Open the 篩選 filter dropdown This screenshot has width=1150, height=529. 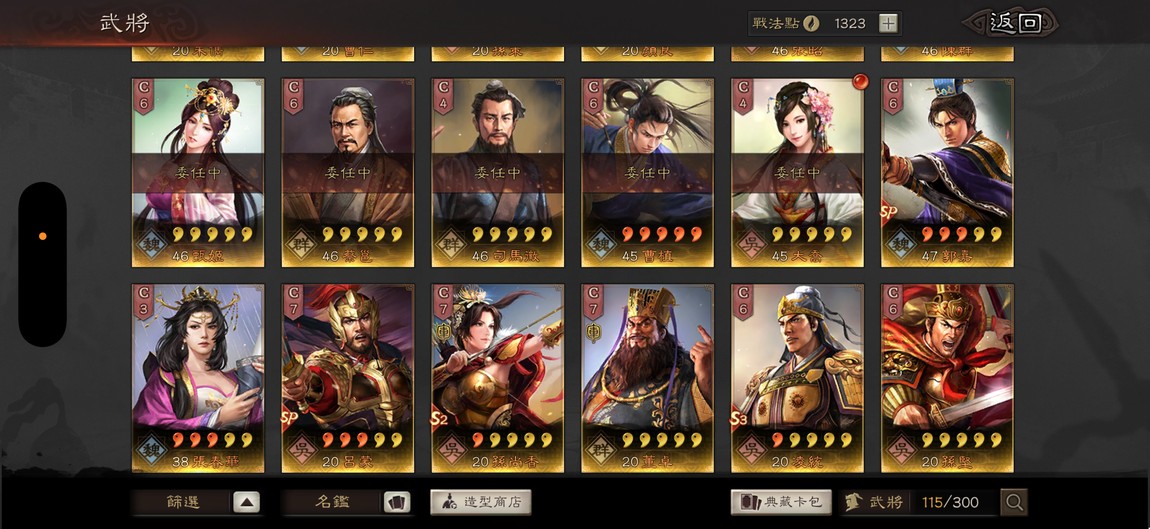[x=197, y=502]
